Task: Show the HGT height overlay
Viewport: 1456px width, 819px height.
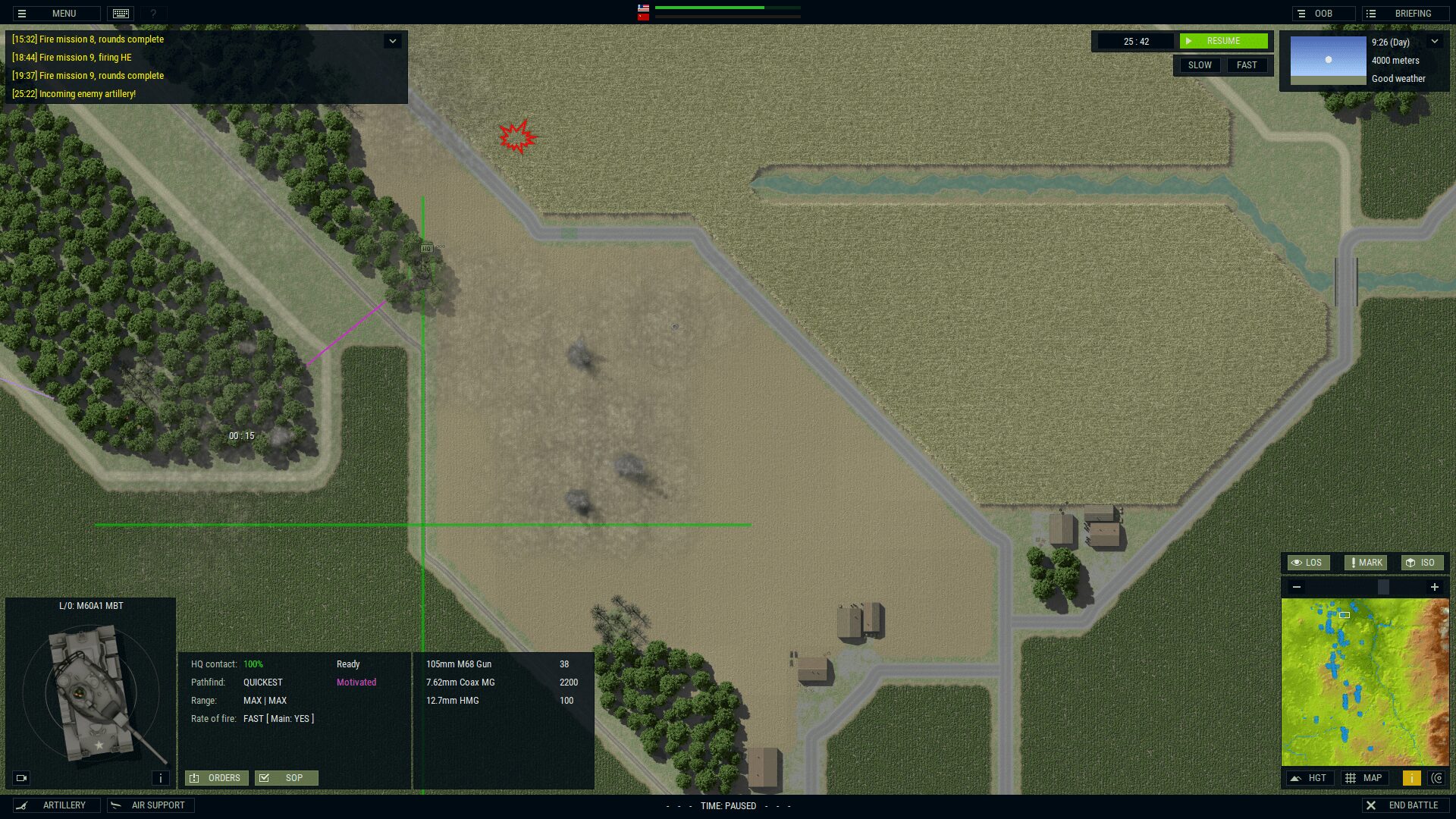Action: pyautogui.click(x=1310, y=778)
